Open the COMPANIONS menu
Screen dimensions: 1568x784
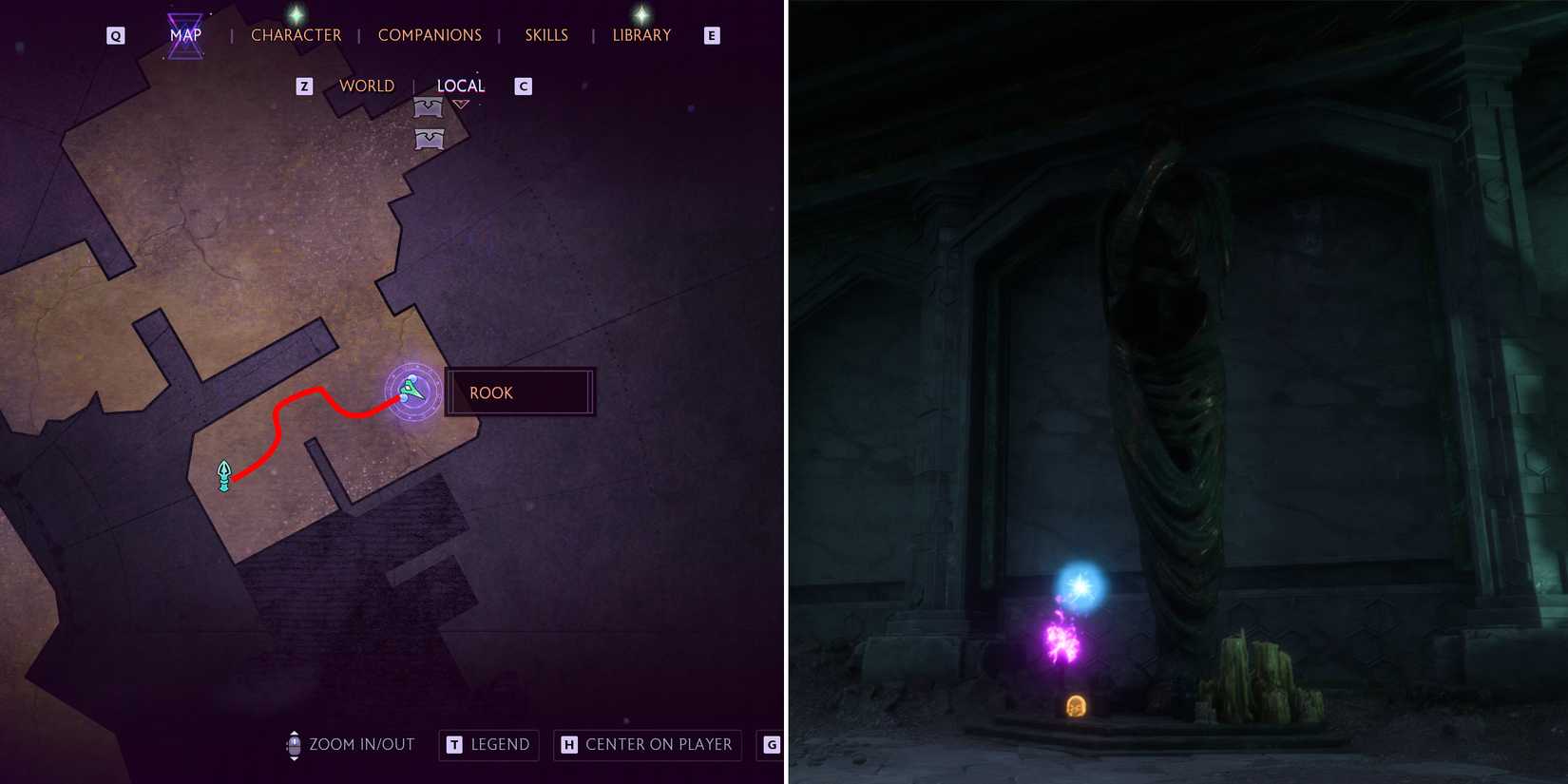pyautogui.click(x=430, y=34)
